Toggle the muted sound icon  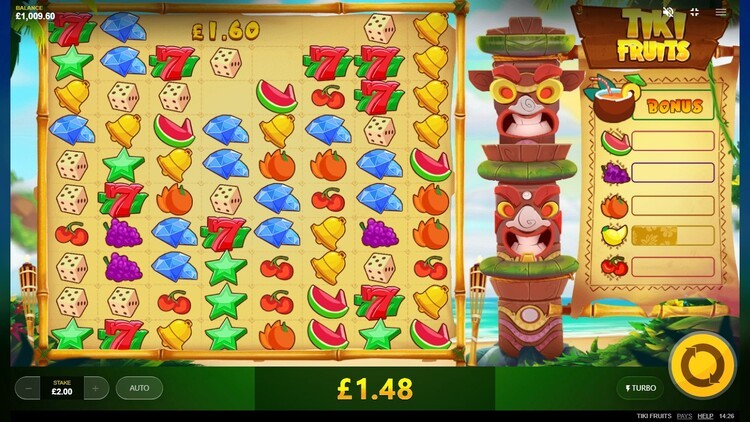coord(669,12)
